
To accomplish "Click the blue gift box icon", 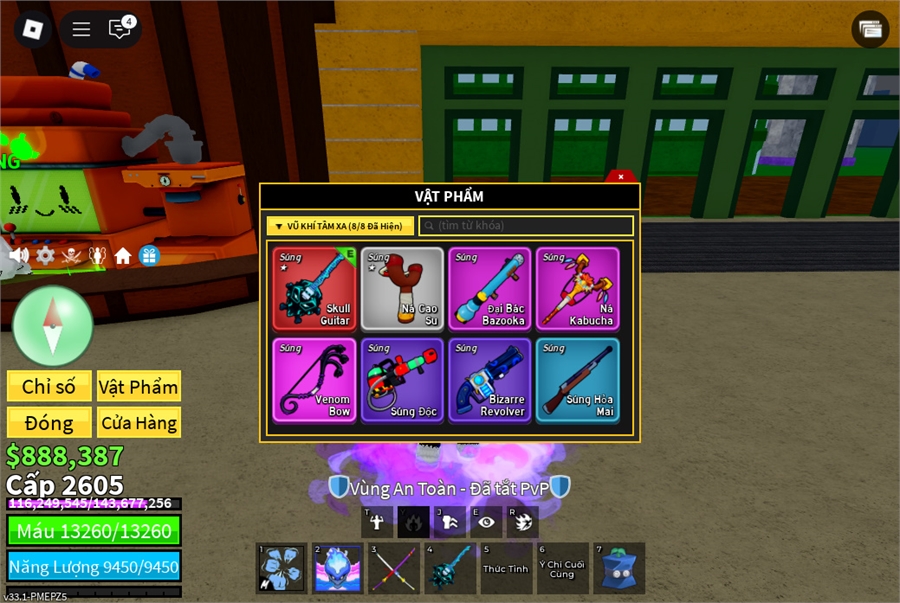I will coord(149,256).
